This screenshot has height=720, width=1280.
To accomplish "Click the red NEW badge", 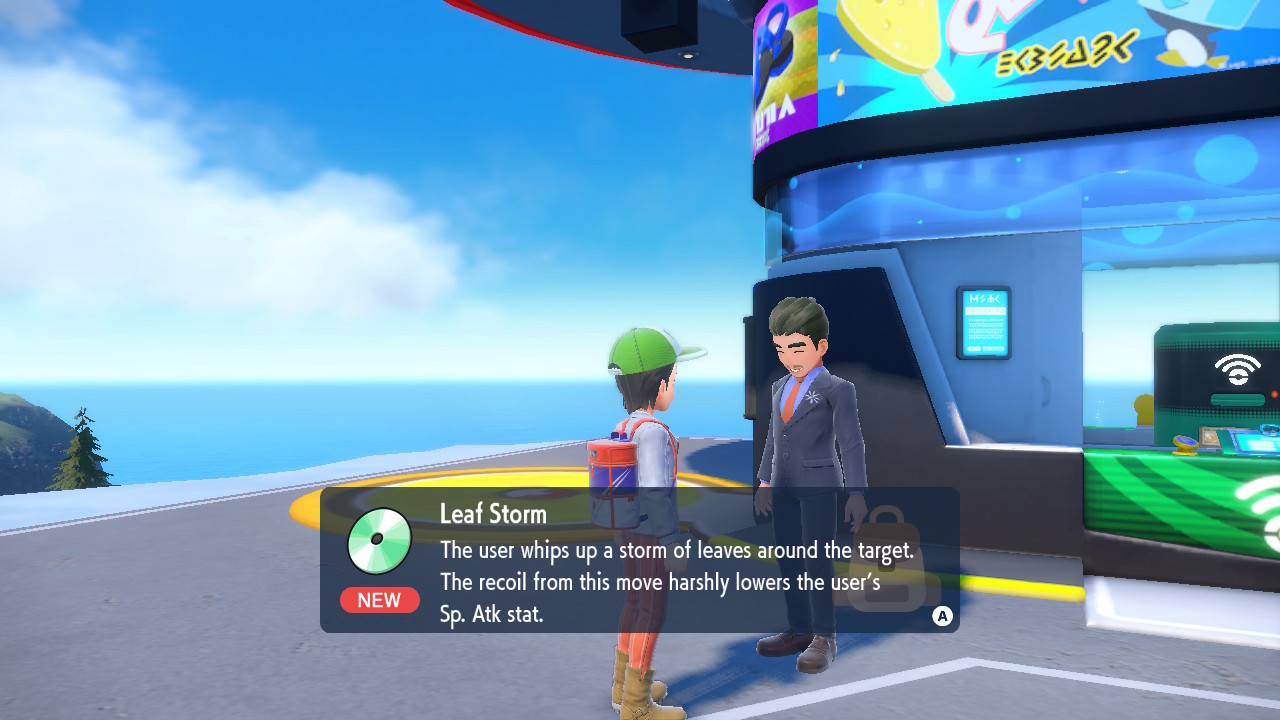I will (x=379, y=600).
